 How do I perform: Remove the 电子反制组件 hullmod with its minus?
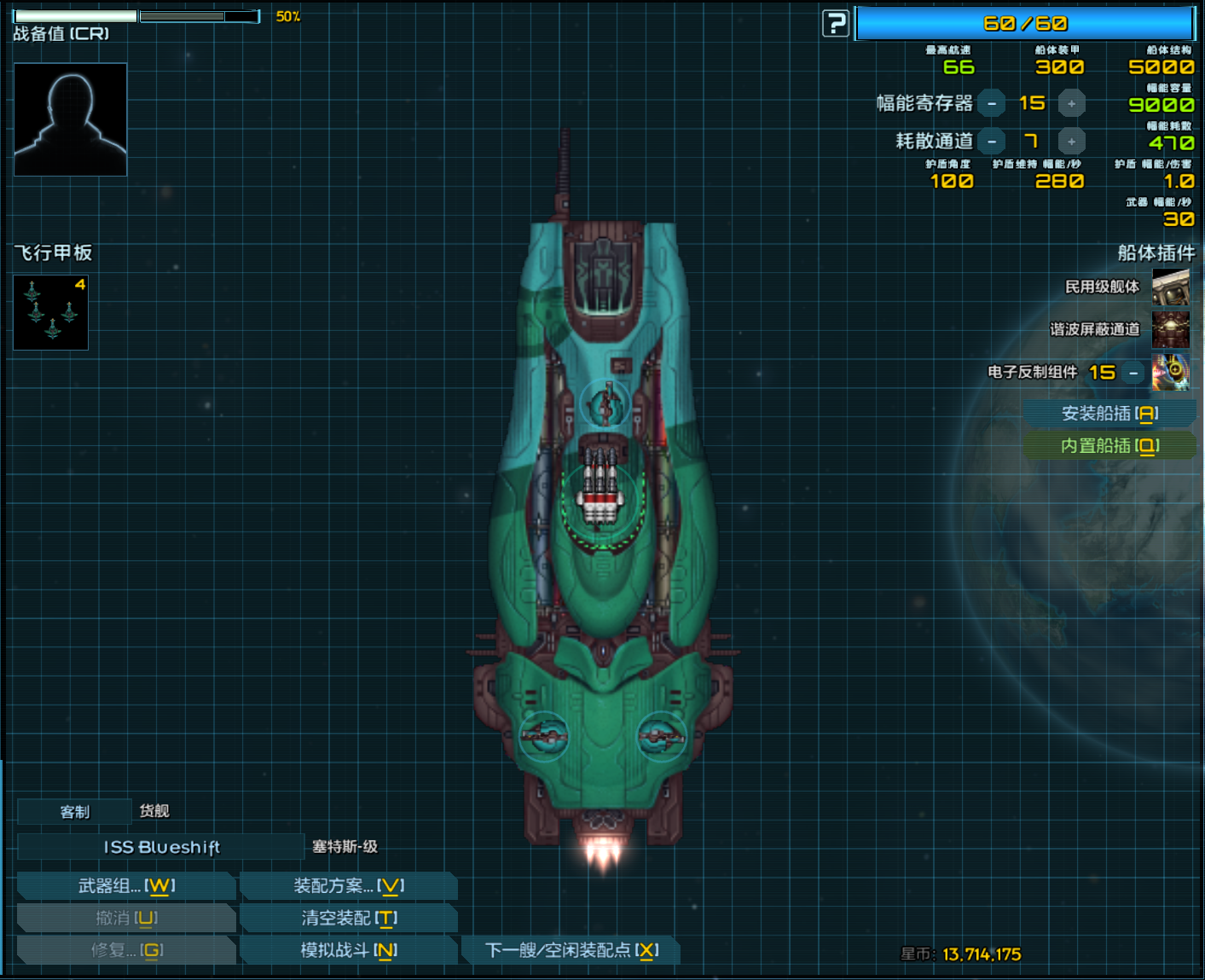click(1133, 373)
